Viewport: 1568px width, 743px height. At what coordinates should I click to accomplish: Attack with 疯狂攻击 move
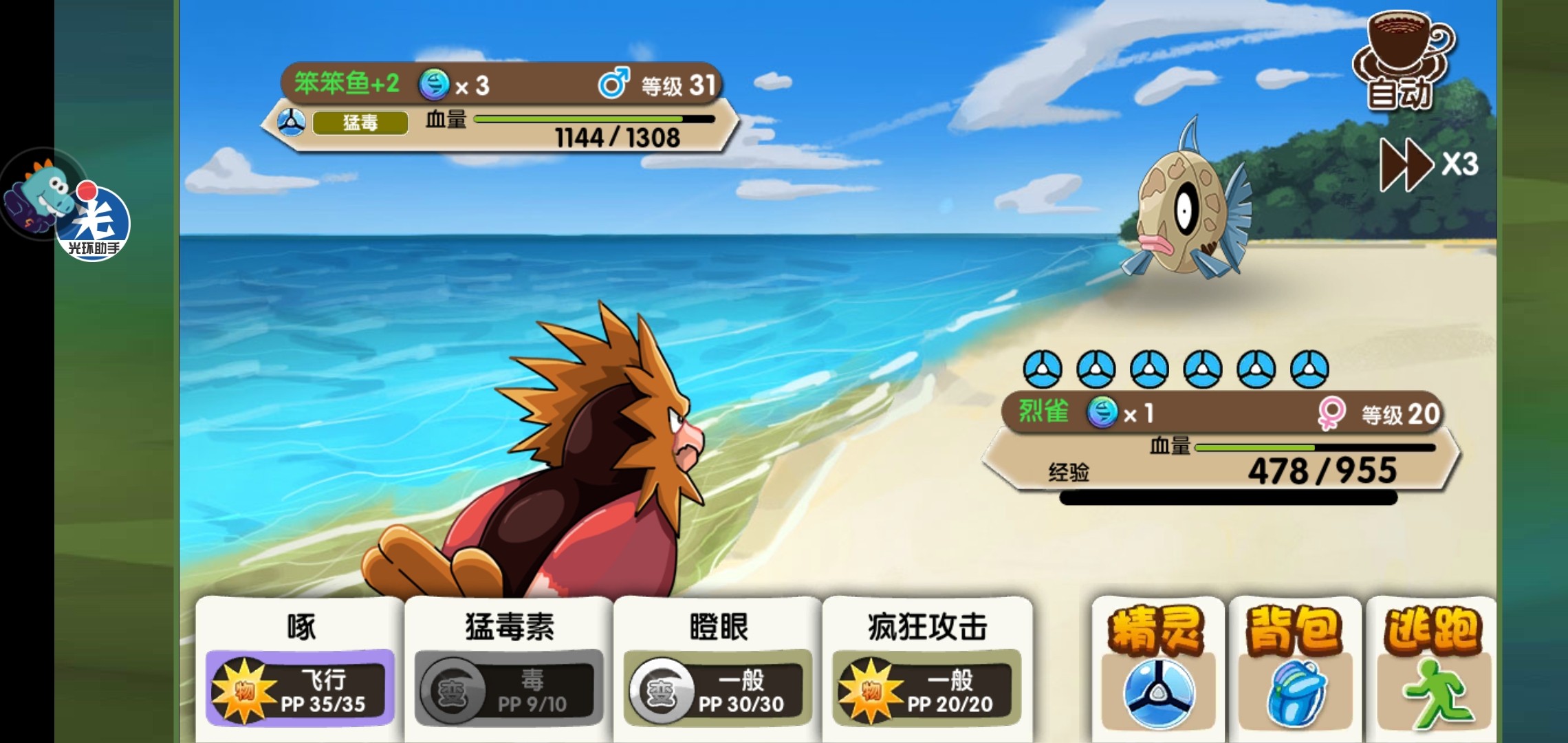[927, 665]
